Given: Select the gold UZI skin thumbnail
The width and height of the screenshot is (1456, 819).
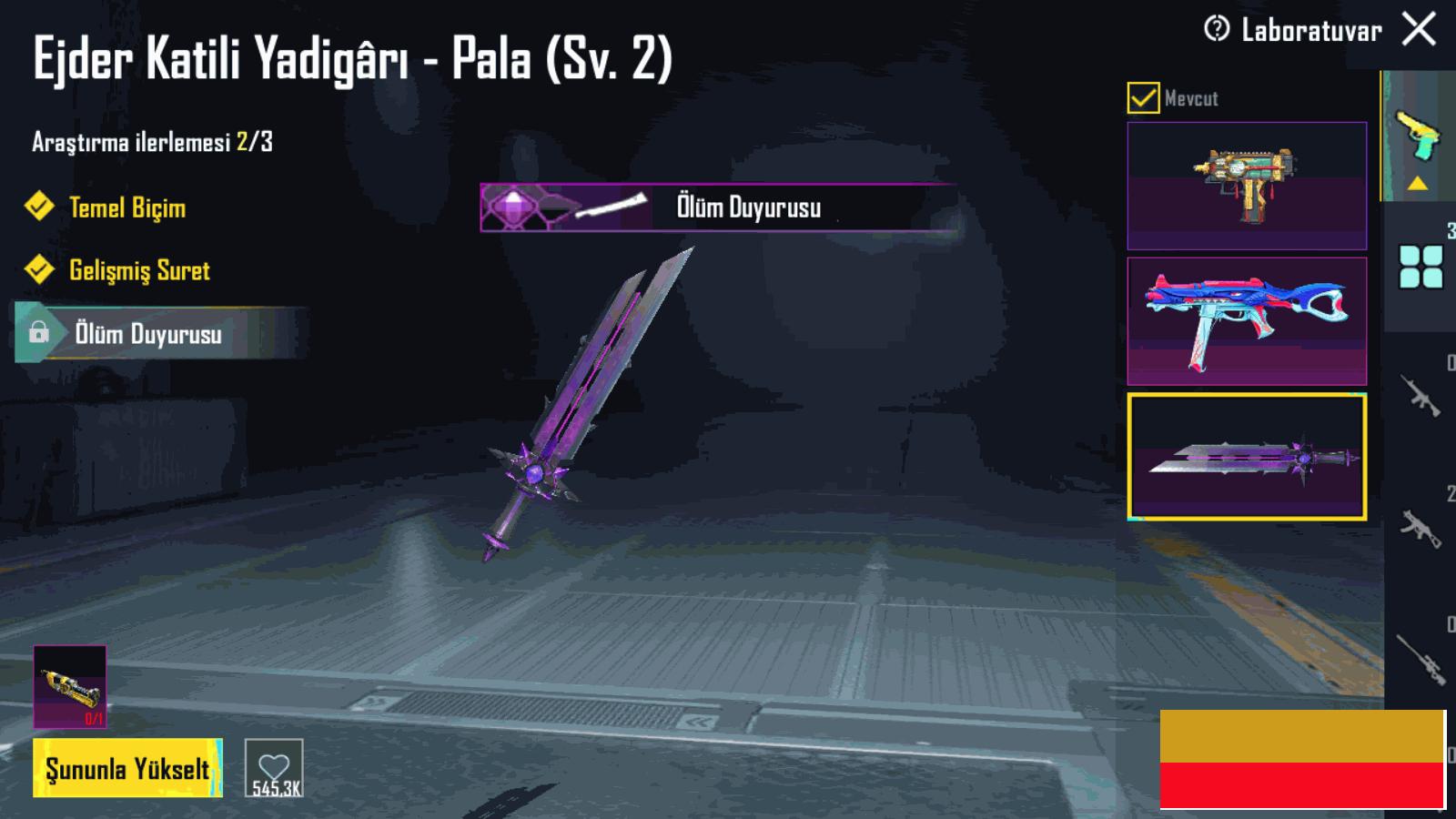Looking at the screenshot, I should pos(1247,186).
